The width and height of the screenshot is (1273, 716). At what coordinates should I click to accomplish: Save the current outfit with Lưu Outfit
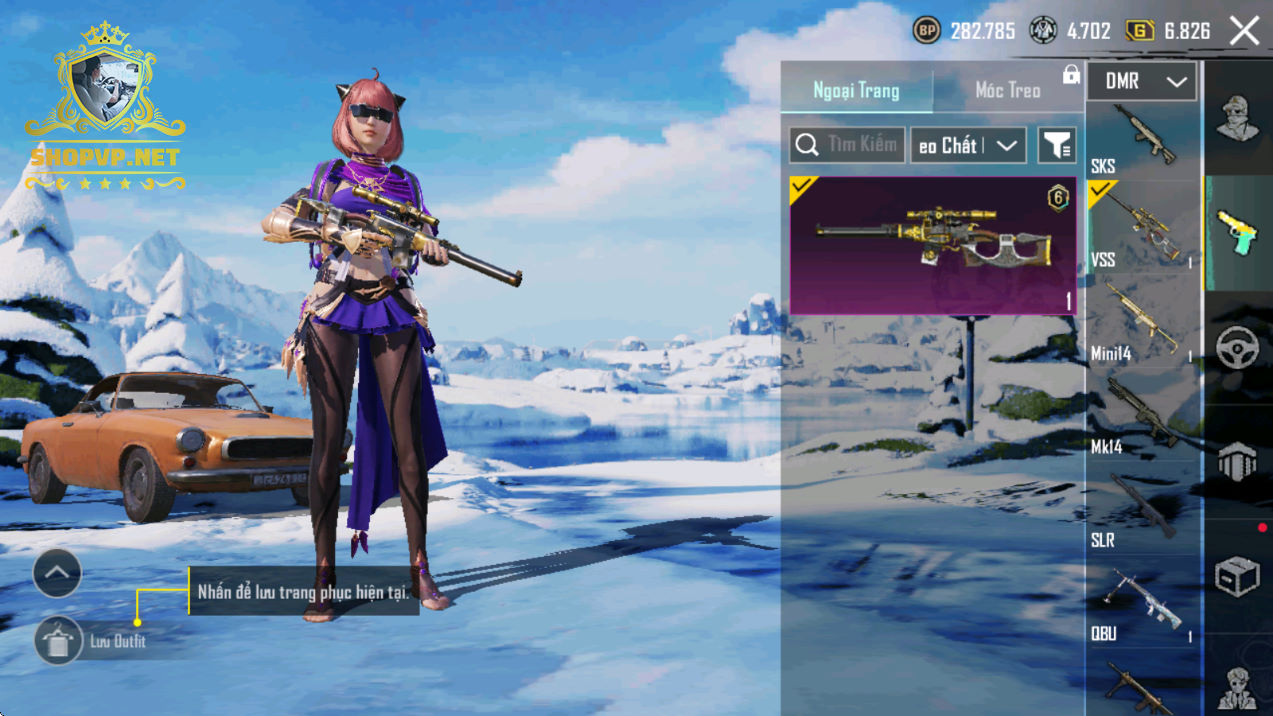pos(58,641)
